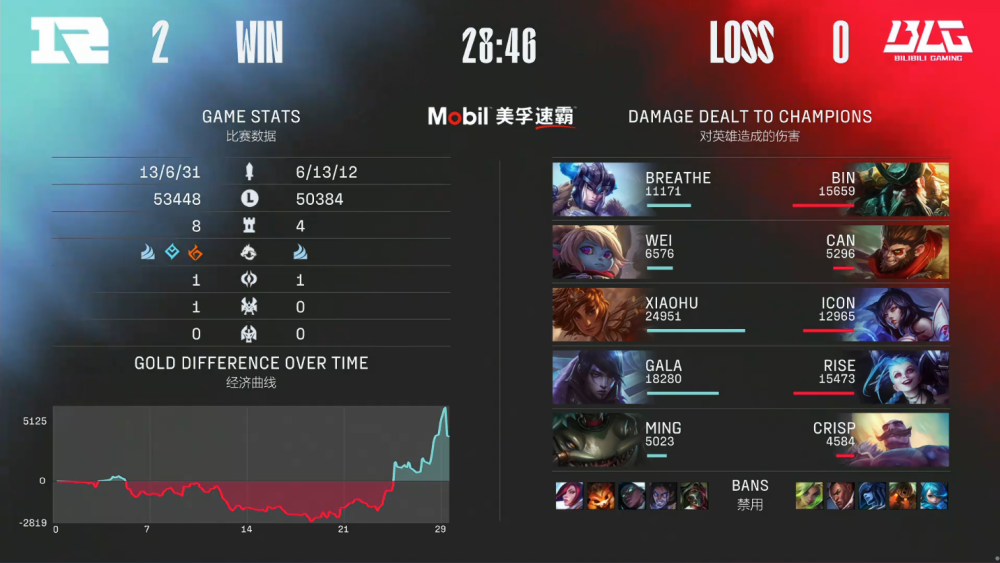Select the RNG team logo
Screen dimensions: 1000x563
click(x=68, y=42)
